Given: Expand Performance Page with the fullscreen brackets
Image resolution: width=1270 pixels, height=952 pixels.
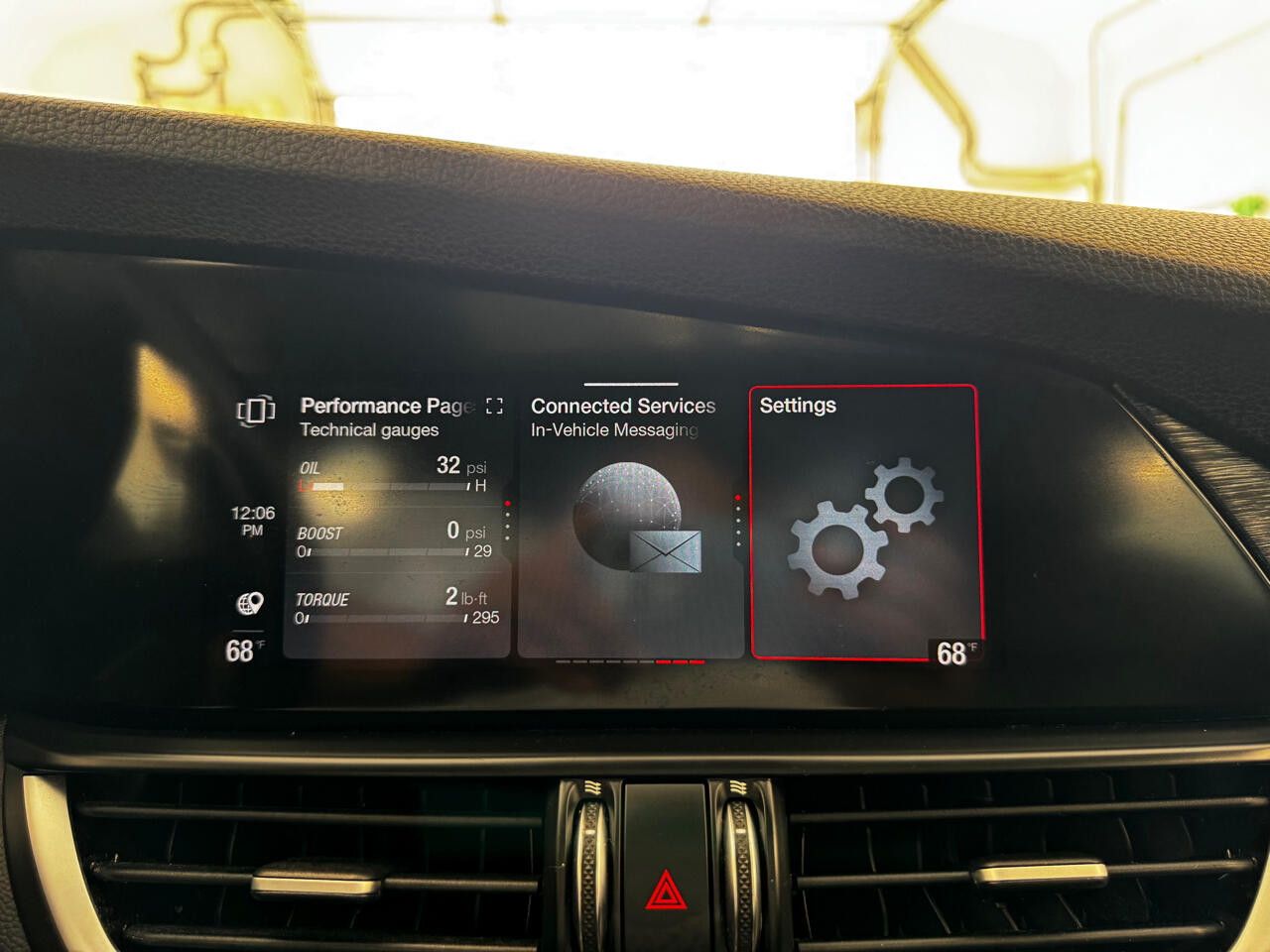Looking at the screenshot, I should [494, 406].
